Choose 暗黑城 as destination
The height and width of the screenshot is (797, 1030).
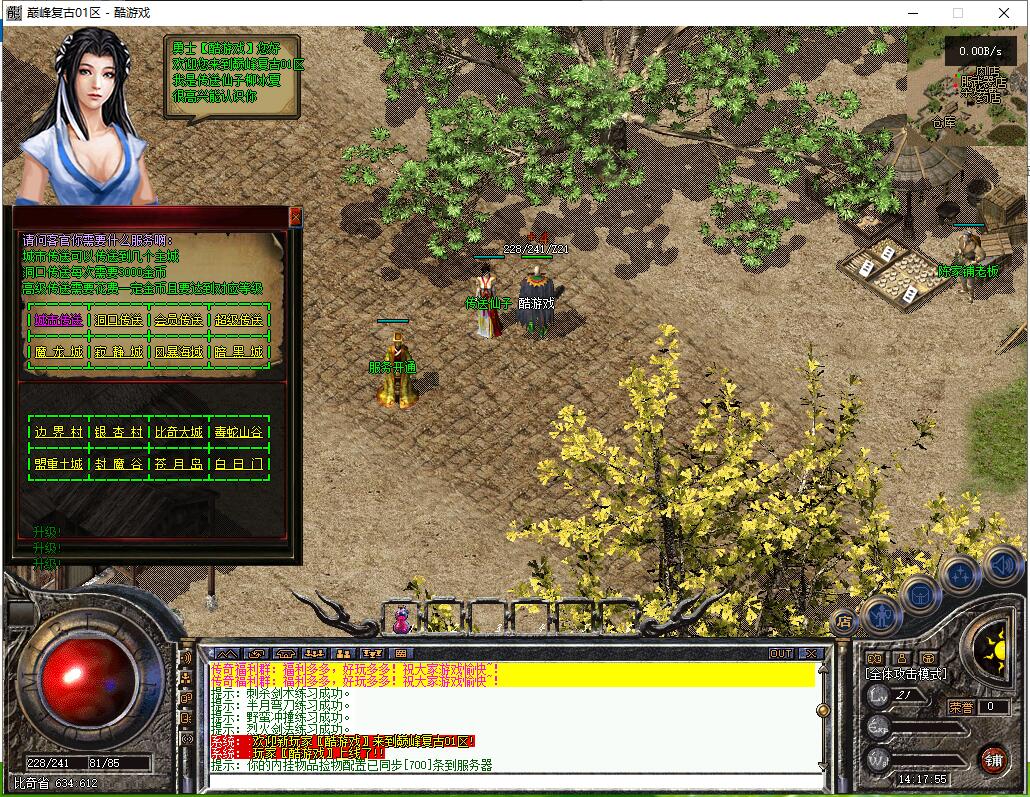pyautogui.click(x=239, y=352)
